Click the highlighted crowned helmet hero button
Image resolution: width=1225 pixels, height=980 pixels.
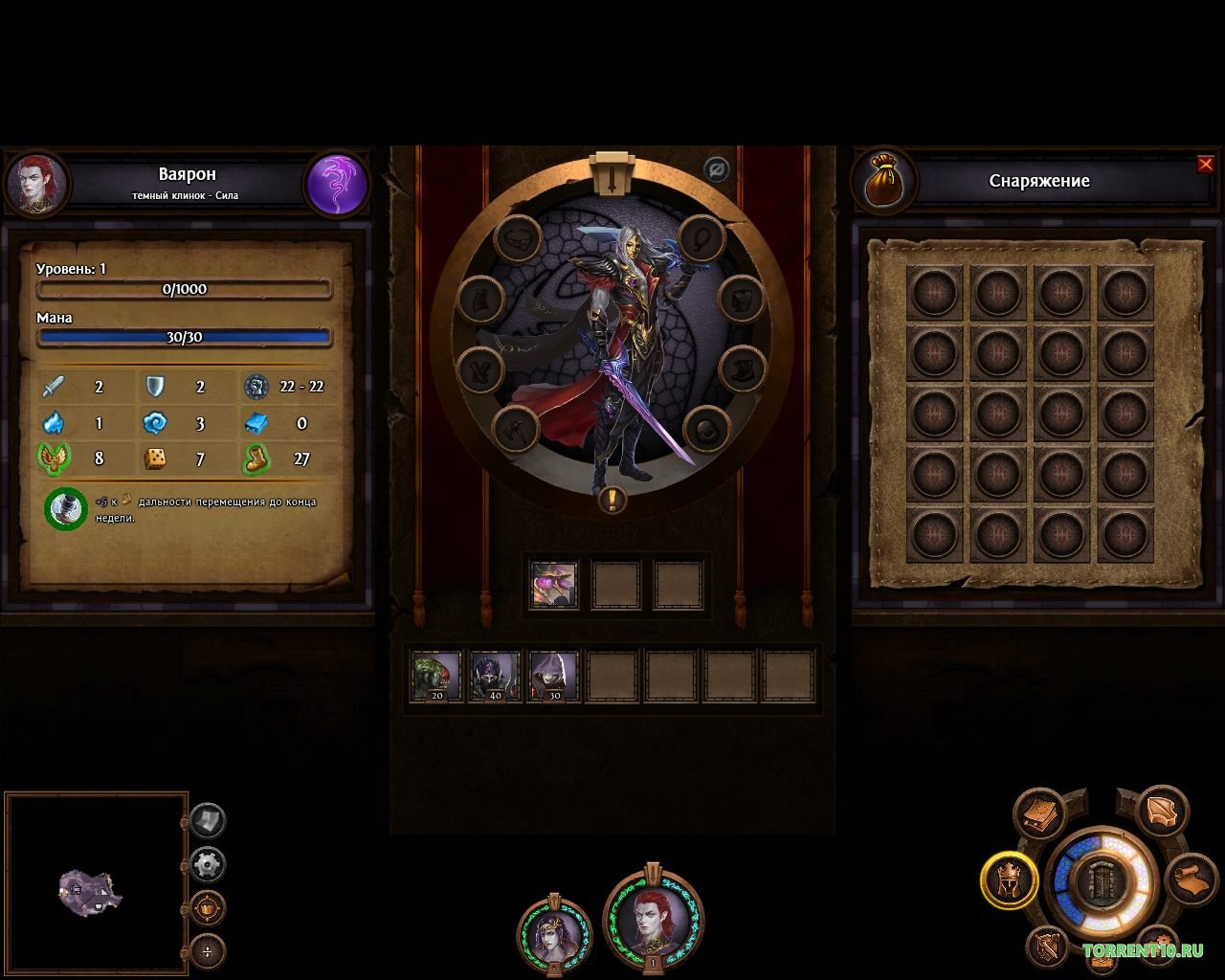(x=1009, y=880)
